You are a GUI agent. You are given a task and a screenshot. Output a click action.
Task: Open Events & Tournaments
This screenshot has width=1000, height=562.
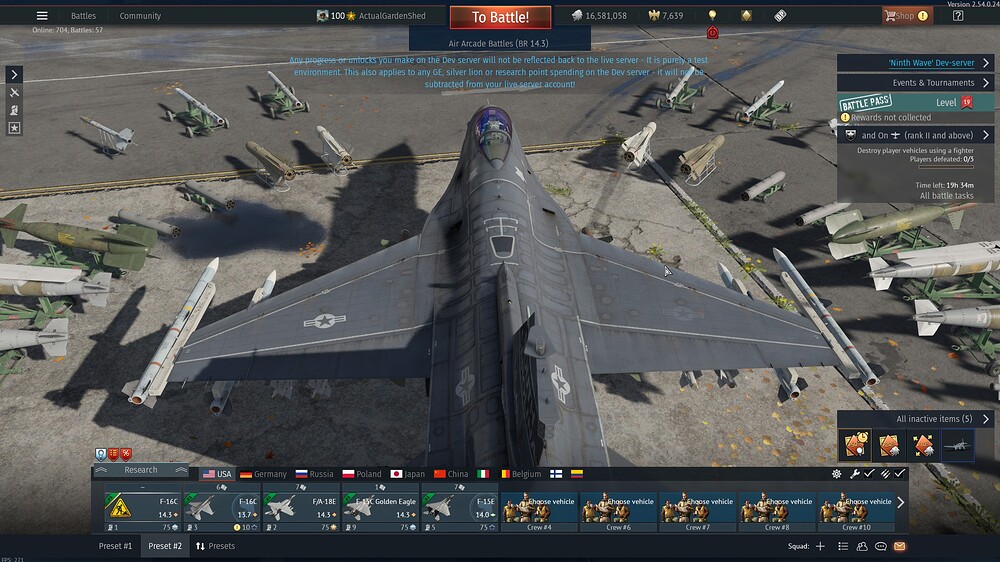point(915,83)
